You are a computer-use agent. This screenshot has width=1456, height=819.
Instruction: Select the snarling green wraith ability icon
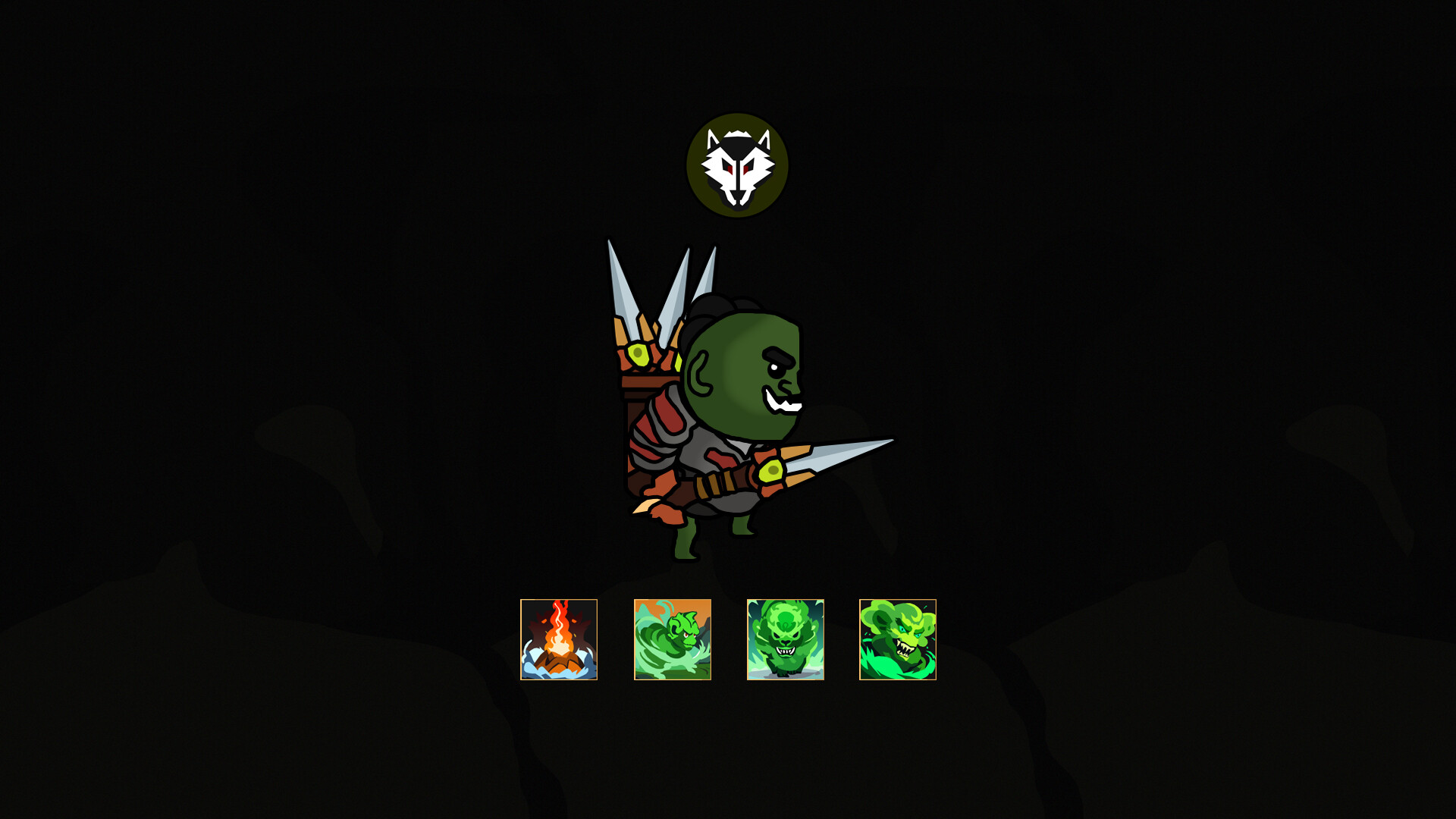click(898, 641)
